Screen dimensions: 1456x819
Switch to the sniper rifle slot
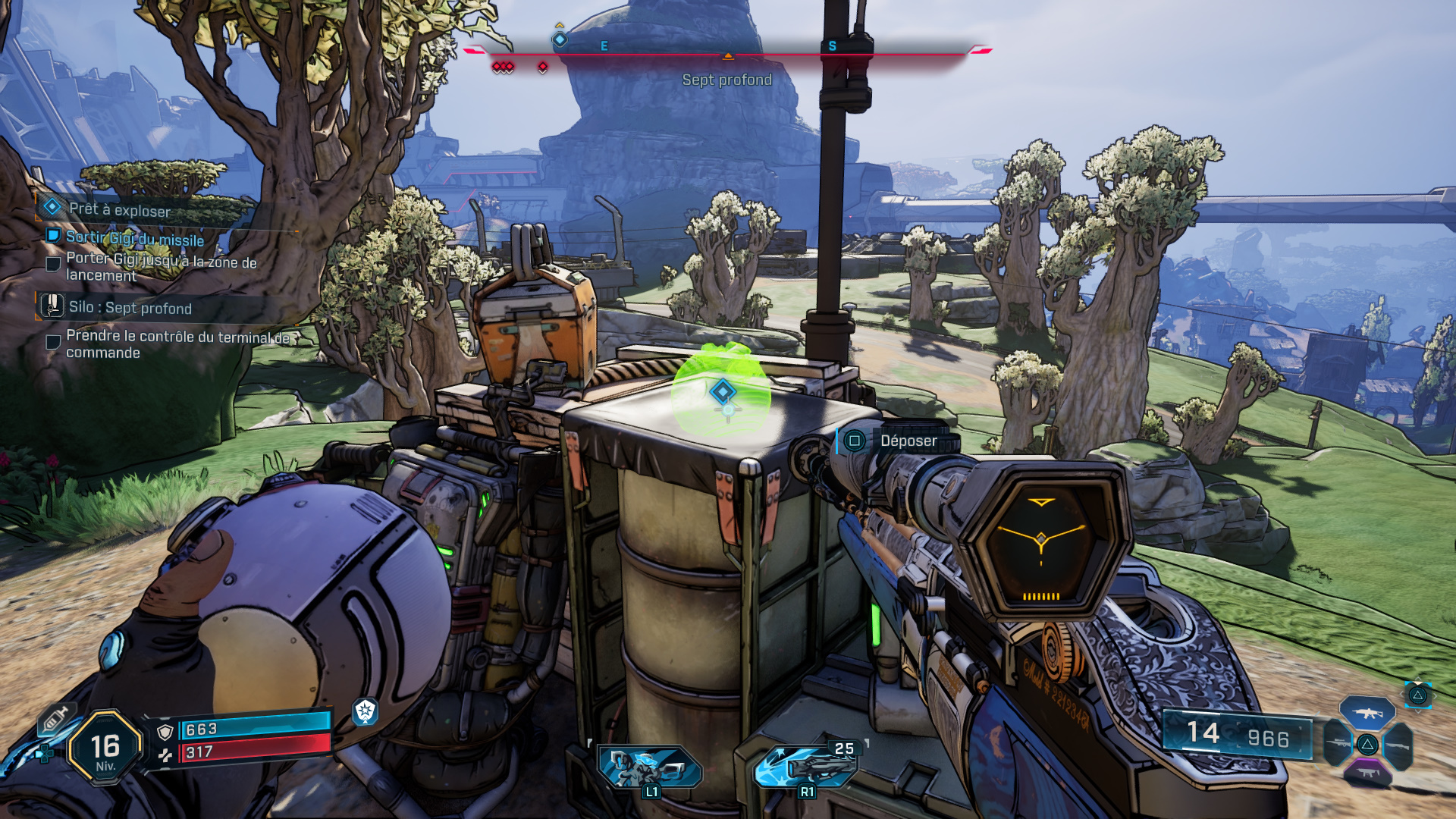1338,744
